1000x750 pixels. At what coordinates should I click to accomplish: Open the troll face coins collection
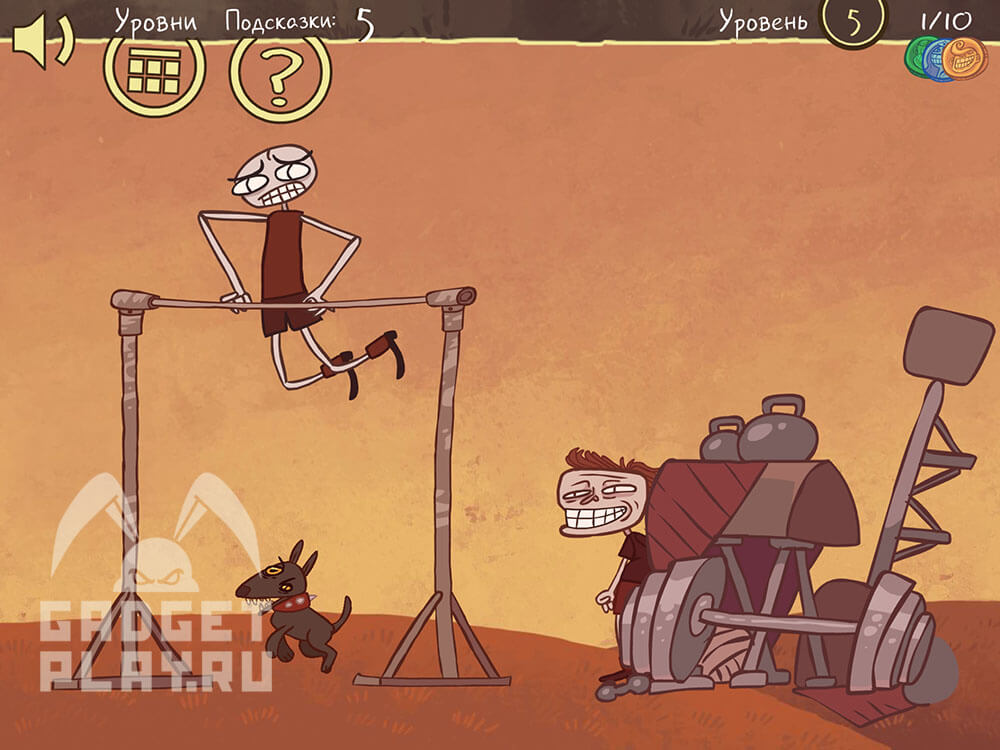point(946,59)
